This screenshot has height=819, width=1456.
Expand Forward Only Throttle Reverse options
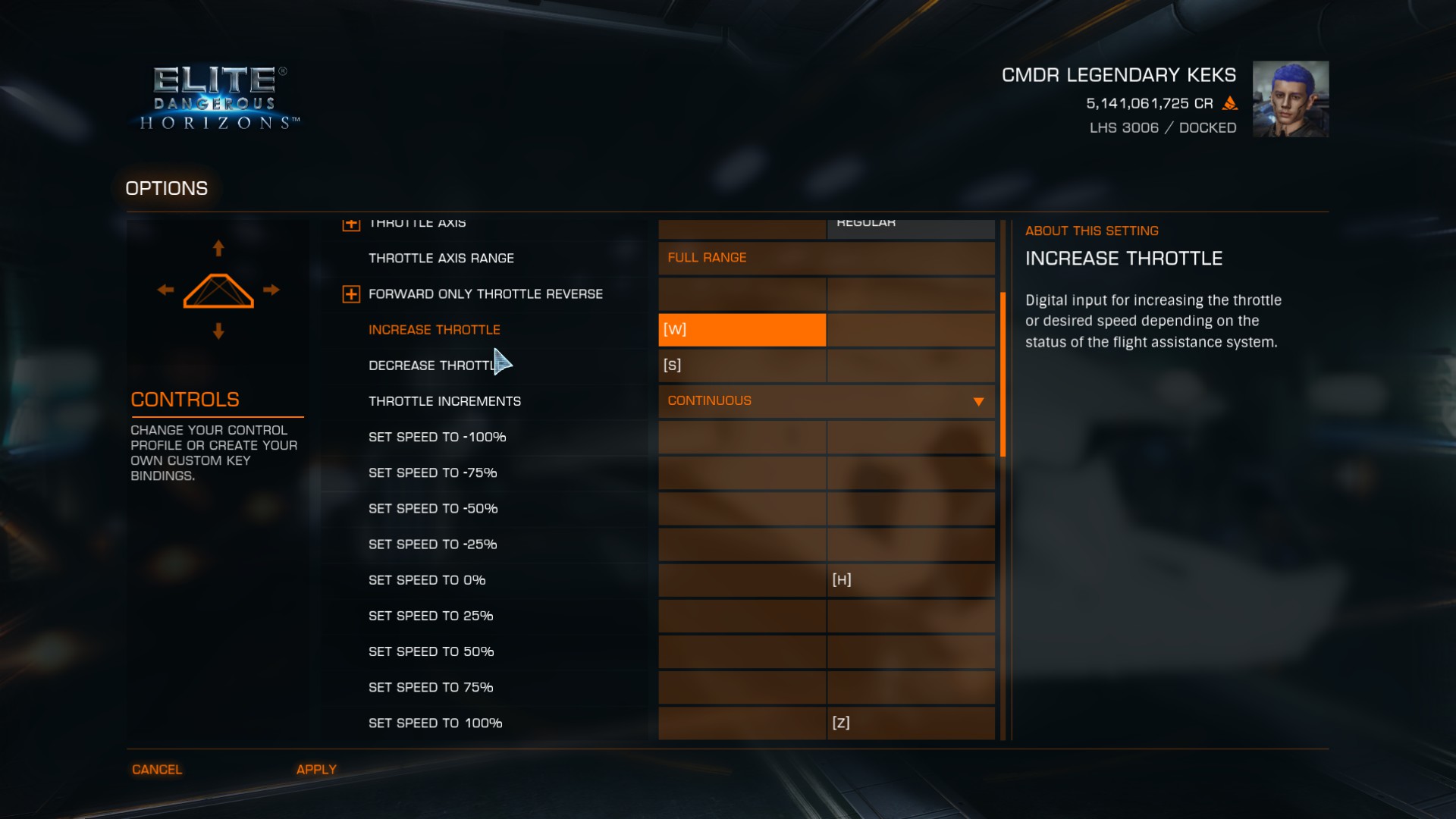351,294
